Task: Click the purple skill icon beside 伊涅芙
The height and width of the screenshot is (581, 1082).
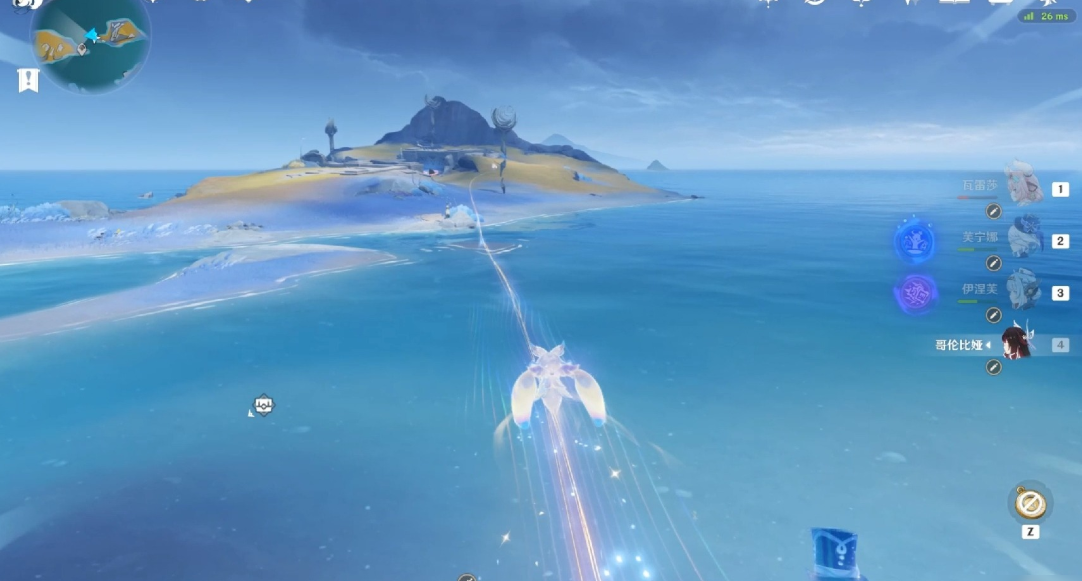Action: 915,293
